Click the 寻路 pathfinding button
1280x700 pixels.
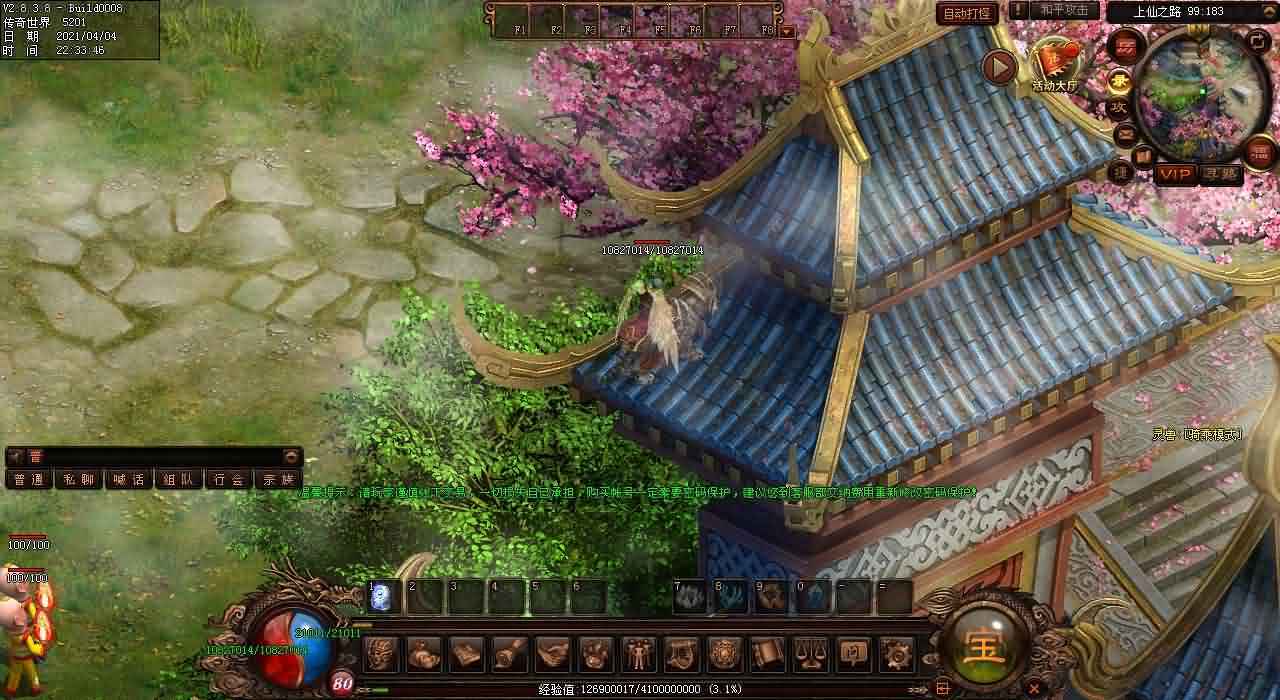coord(1220,174)
